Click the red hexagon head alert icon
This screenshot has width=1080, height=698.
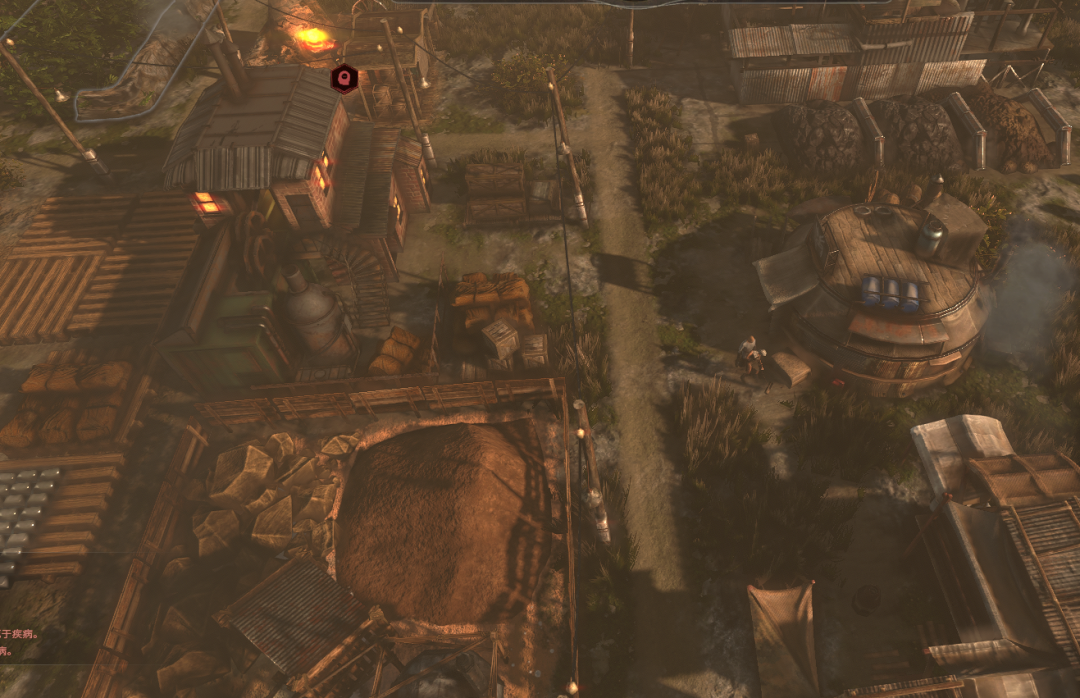(x=345, y=76)
